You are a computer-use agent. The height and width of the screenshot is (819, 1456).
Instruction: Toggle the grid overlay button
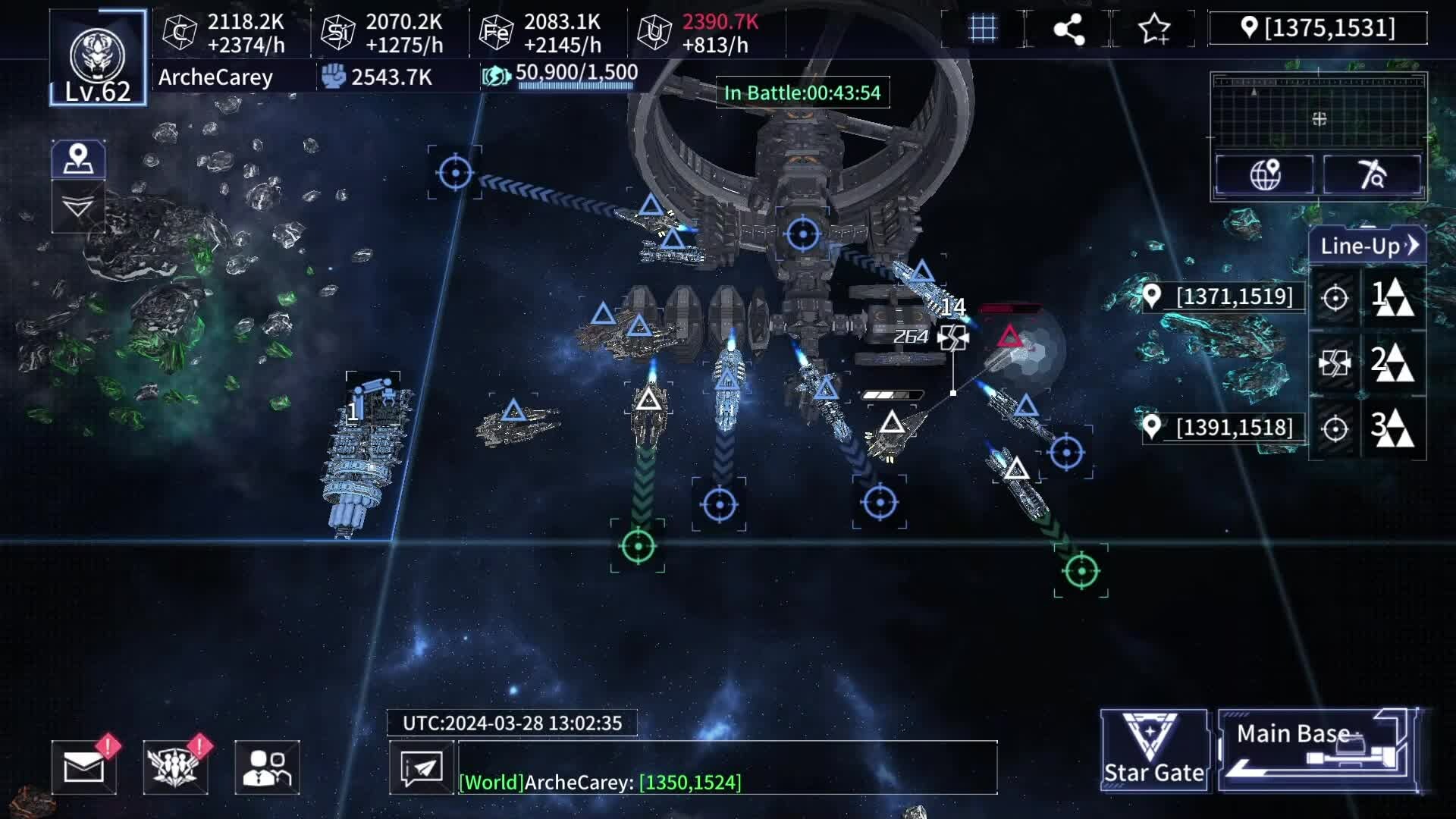coord(983,29)
